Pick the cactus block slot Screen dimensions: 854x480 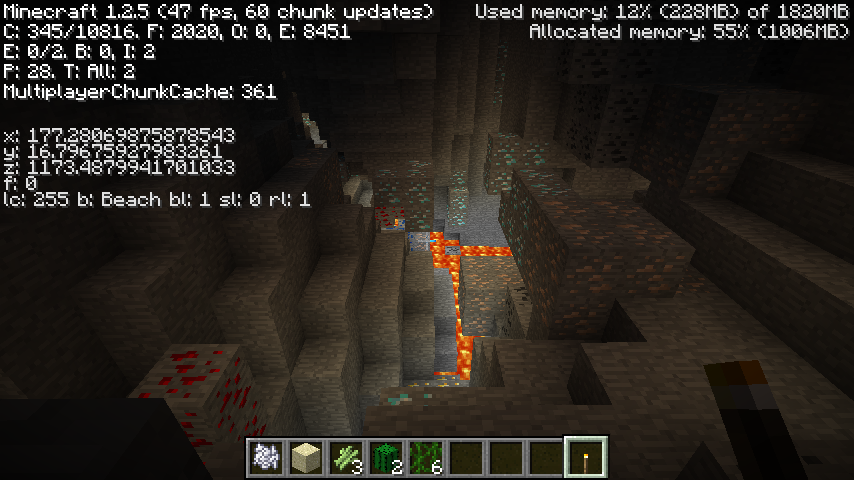click(x=386, y=458)
